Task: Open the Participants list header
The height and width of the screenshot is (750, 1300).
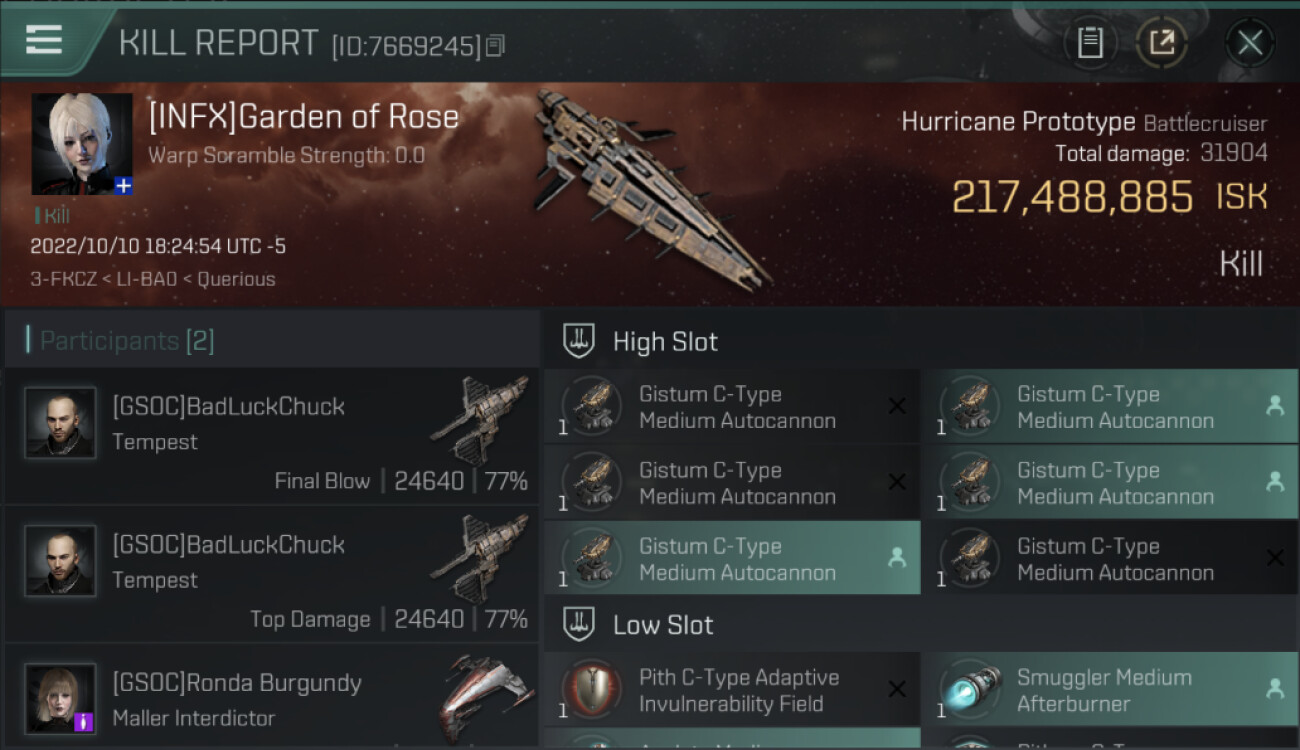Action: pyautogui.click(x=127, y=341)
